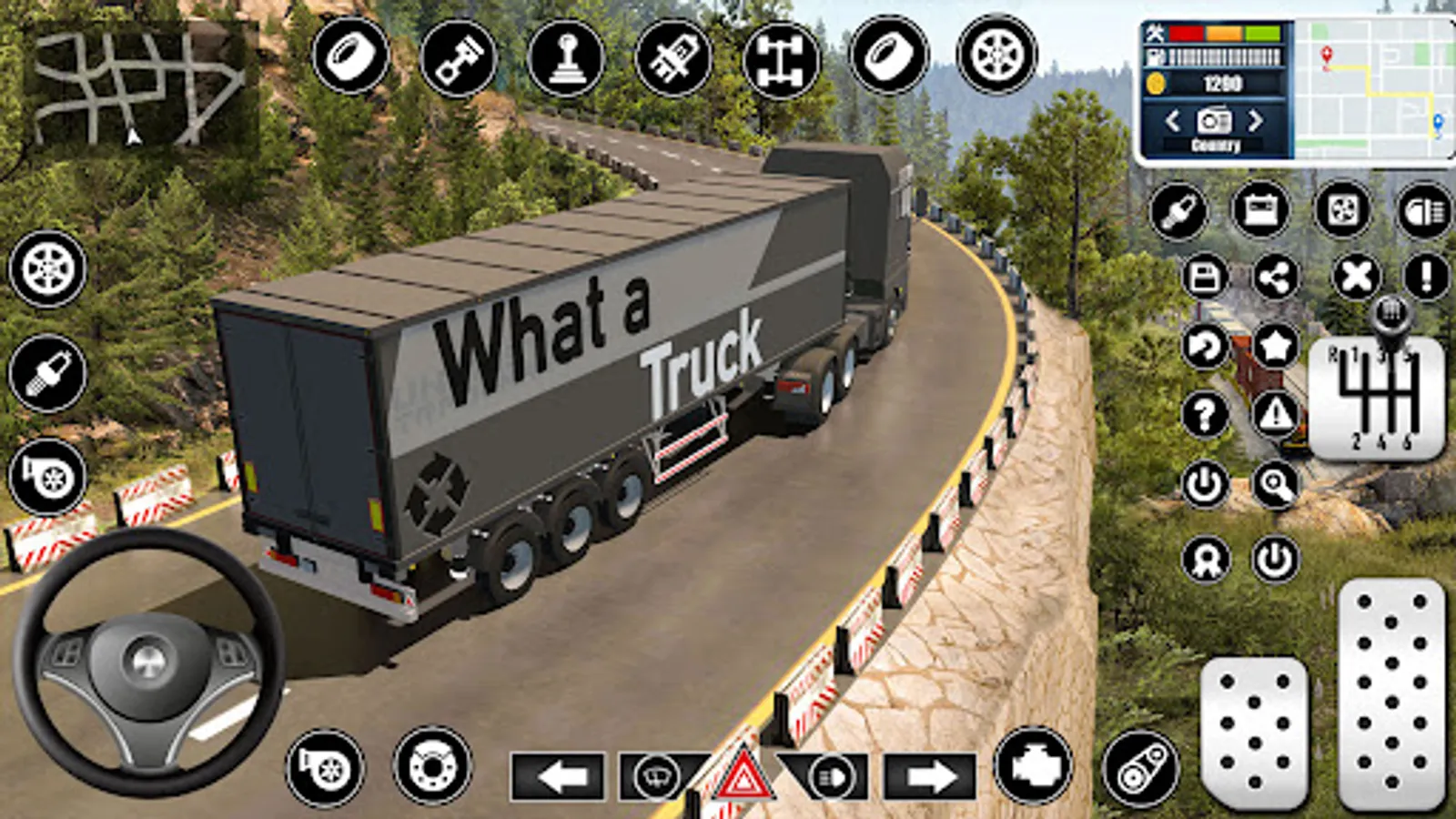Select the piston upgrade icon
This screenshot has width=1456, height=819.
(x=458, y=58)
